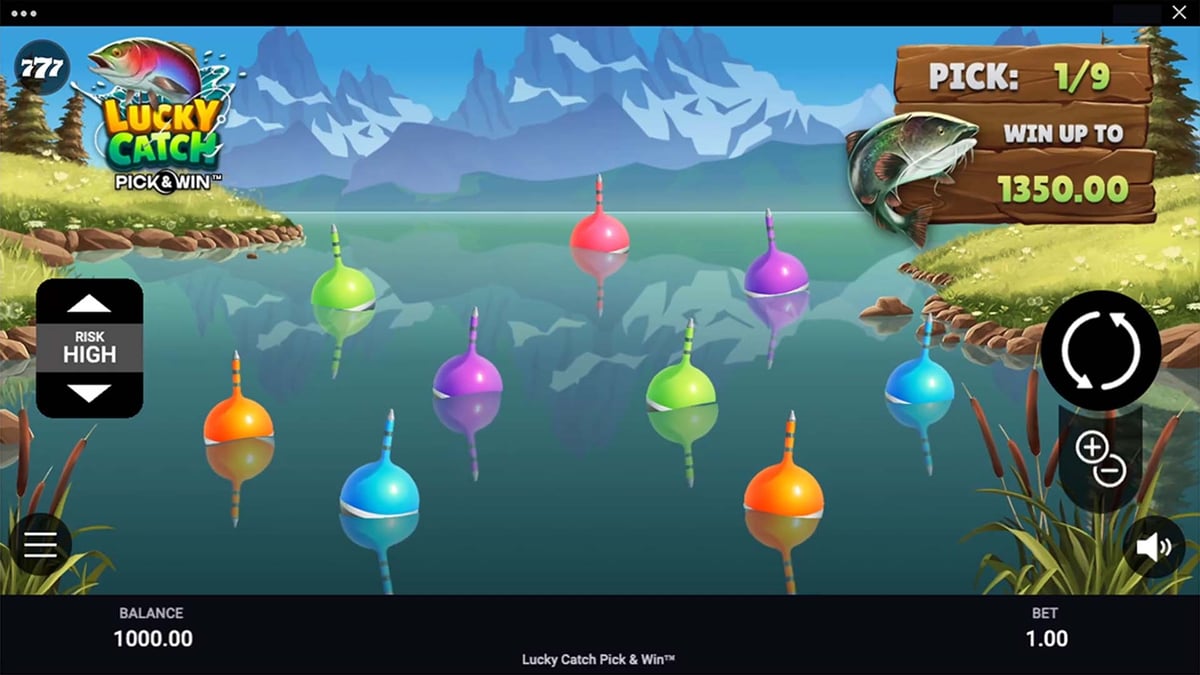This screenshot has width=1200, height=675.
Task: Open the three-dot window options
Action: pyautogui.click(x=22, y=14)
